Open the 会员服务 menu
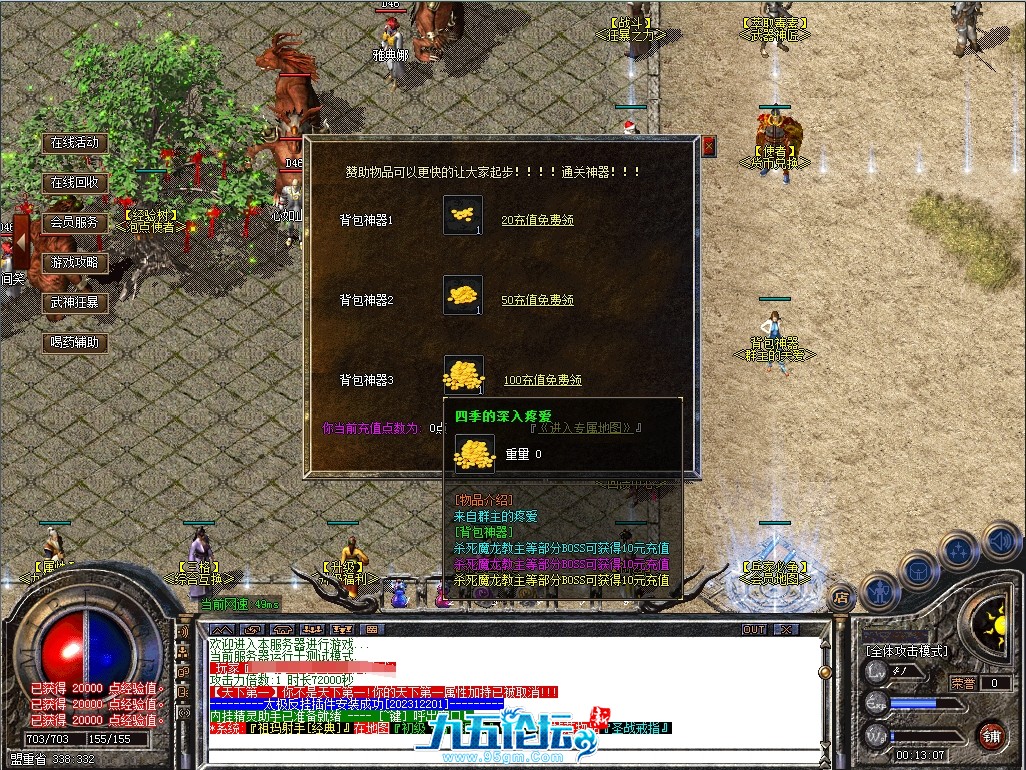 [x=75, y=222]
